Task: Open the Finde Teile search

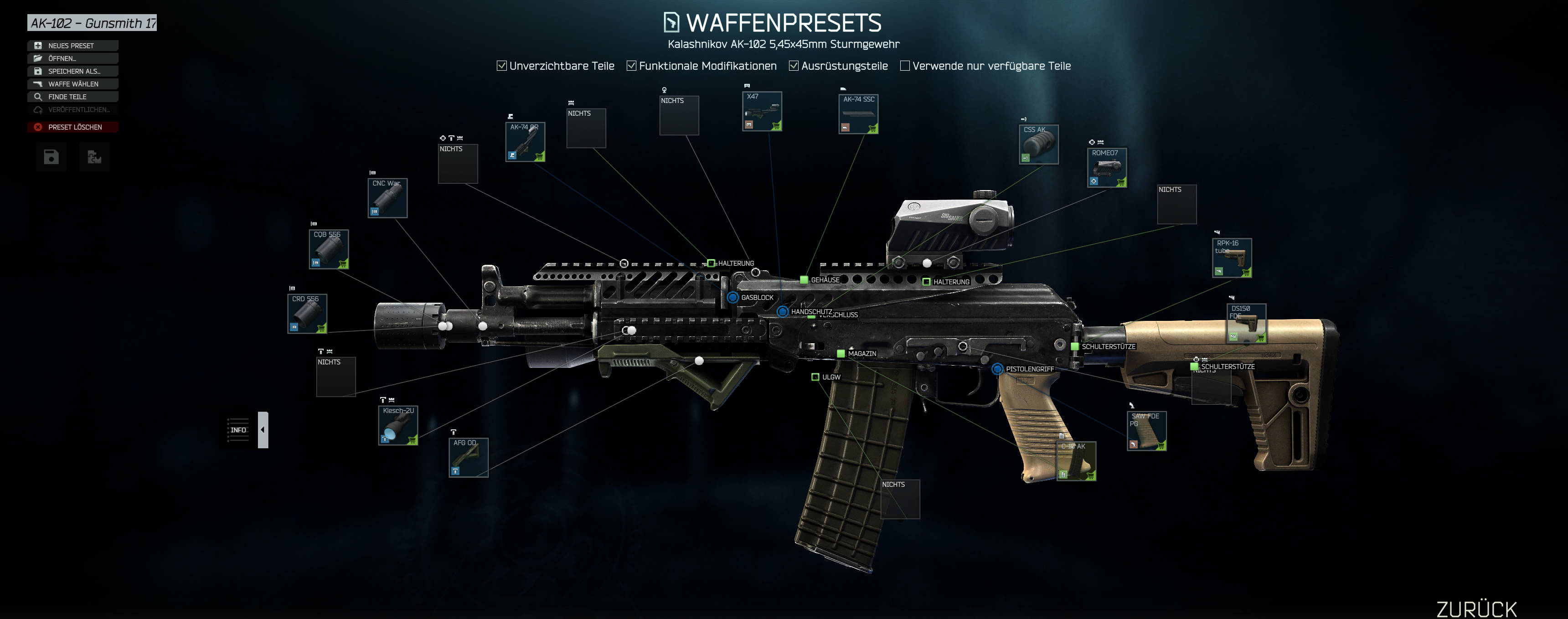Action: (72, 97)
